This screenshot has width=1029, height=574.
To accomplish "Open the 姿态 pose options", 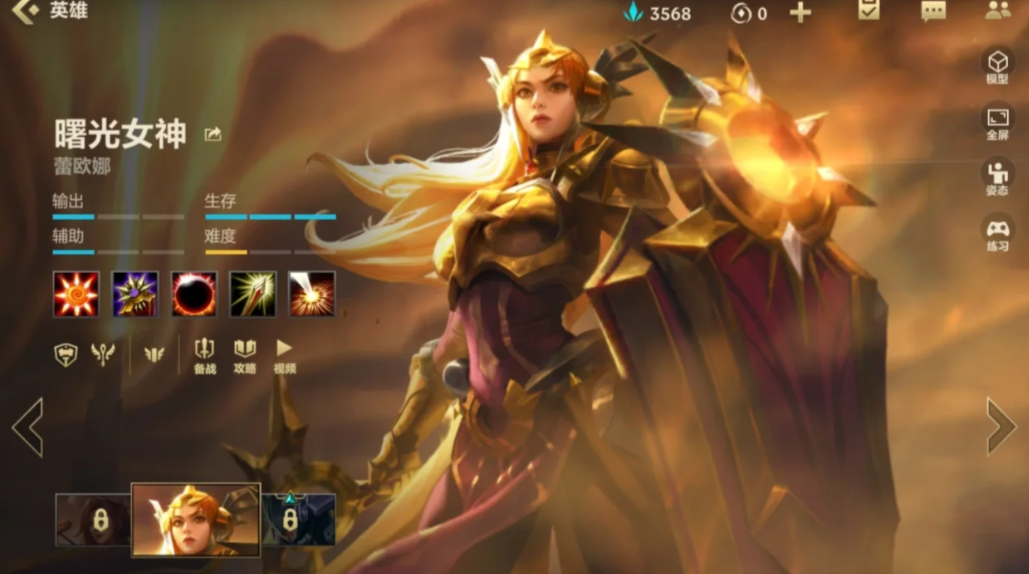I will [x=997, y=177].
